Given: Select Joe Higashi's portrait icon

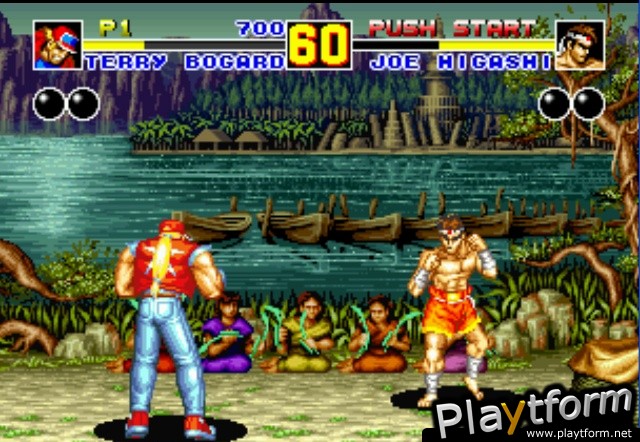Looking at the screenshot, I should coord(580,45).
